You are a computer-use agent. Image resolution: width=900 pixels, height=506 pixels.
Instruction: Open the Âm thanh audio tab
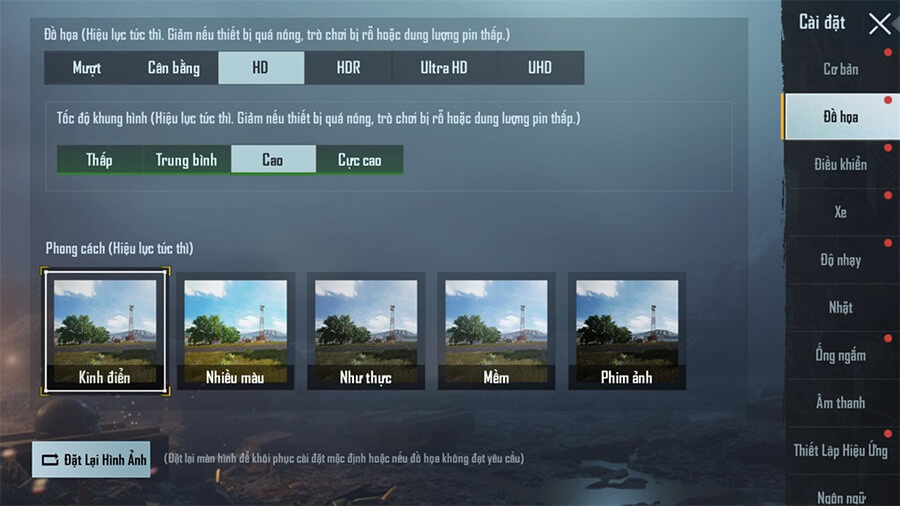coord(841,402)
